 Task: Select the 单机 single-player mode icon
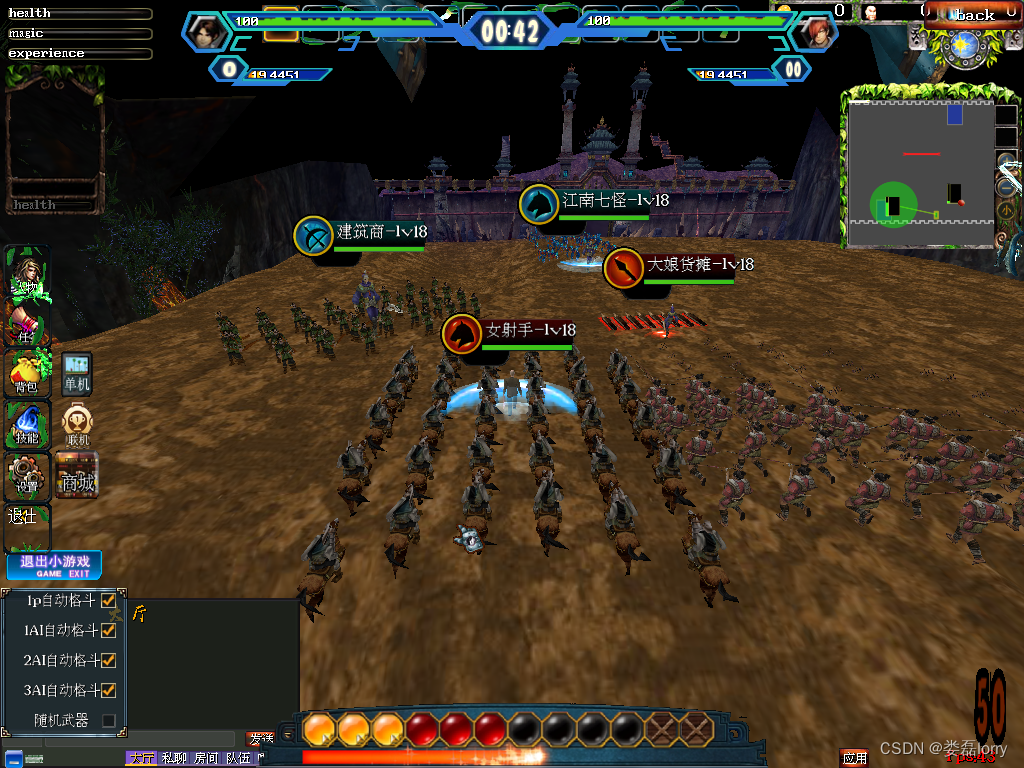click(77, 372)
